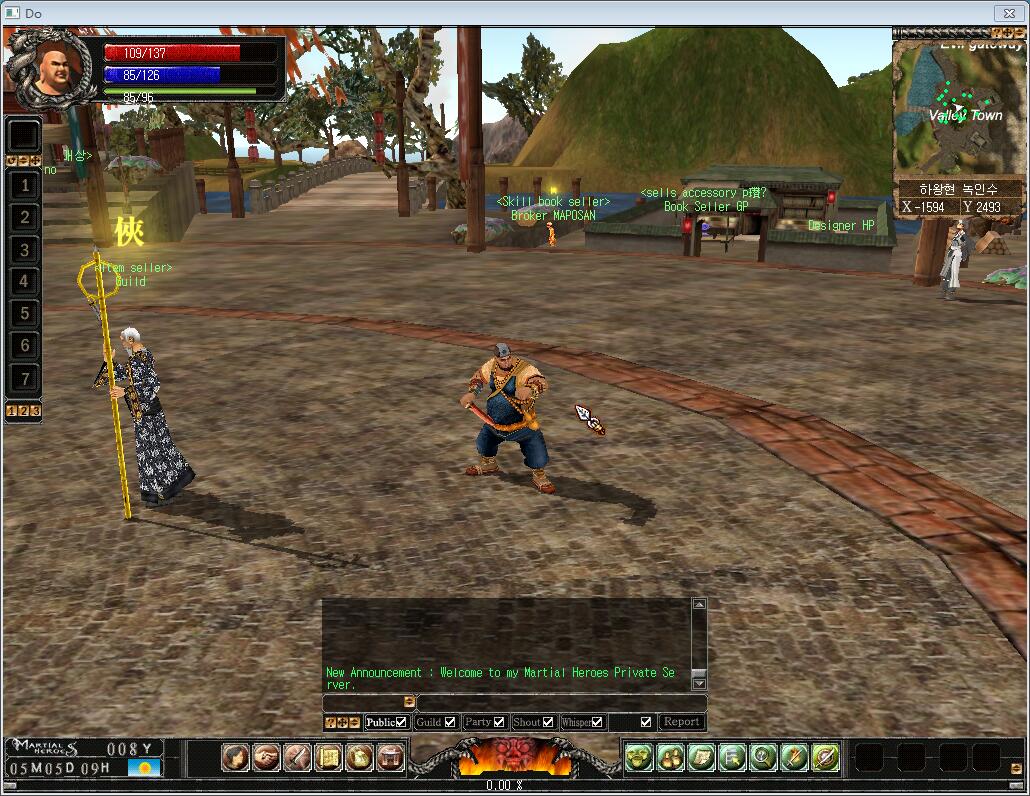1030x796 pixels.
Task: Open the money bag inventory icon
Action: [x=359, y=758]
